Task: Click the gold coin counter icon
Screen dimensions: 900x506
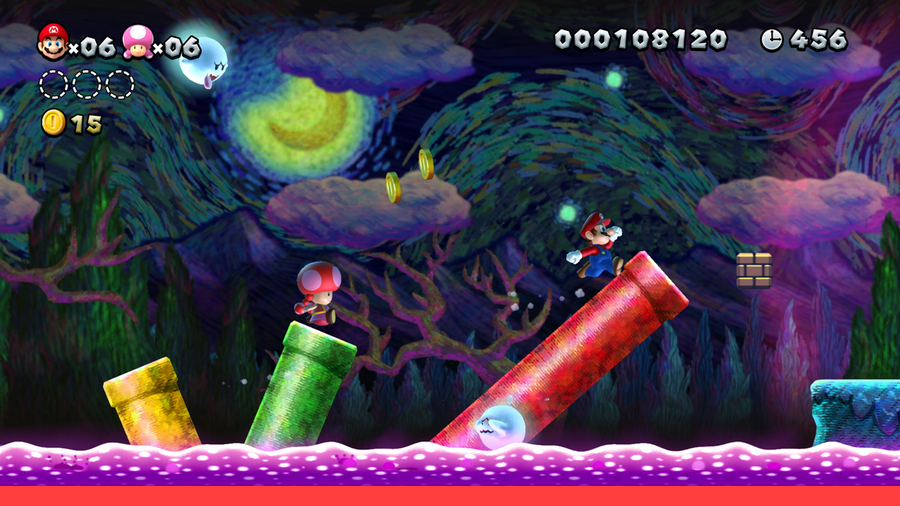Action: [53, 123]
